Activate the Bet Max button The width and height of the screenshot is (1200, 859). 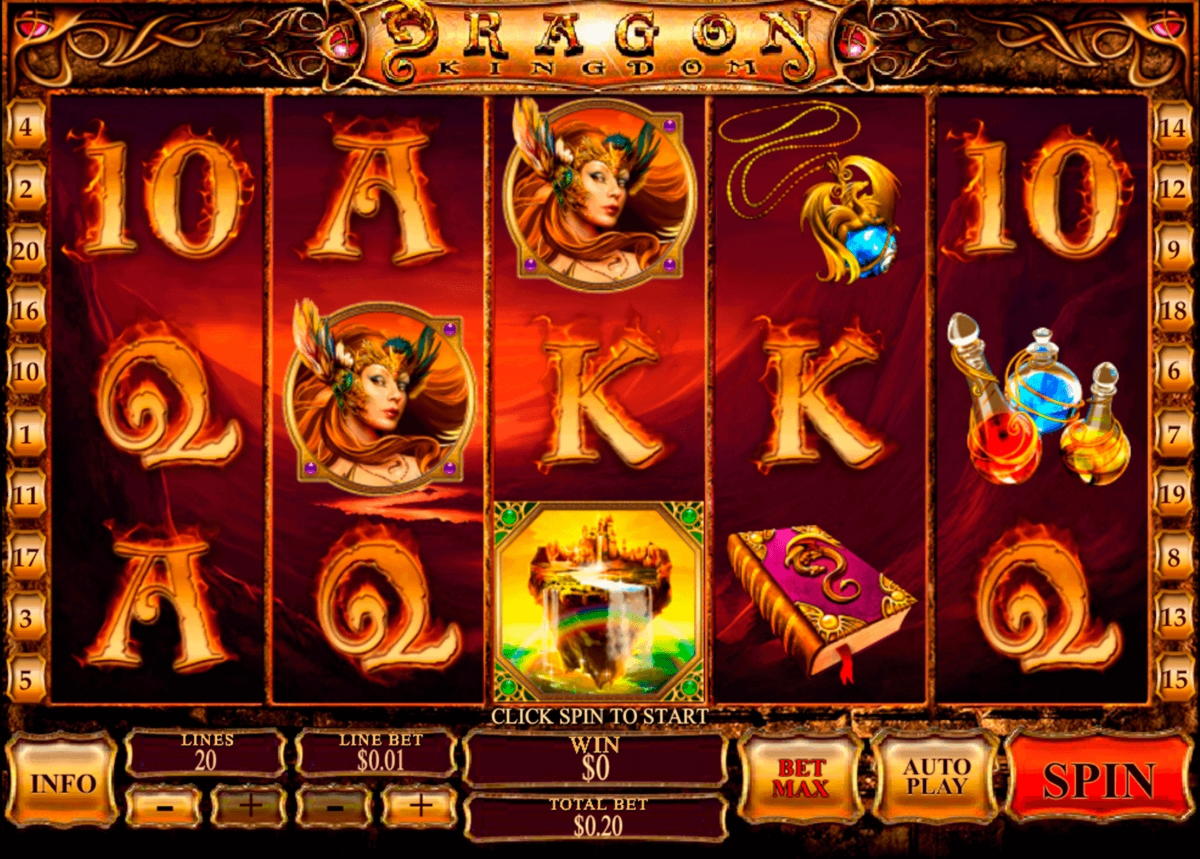point(802,777)
